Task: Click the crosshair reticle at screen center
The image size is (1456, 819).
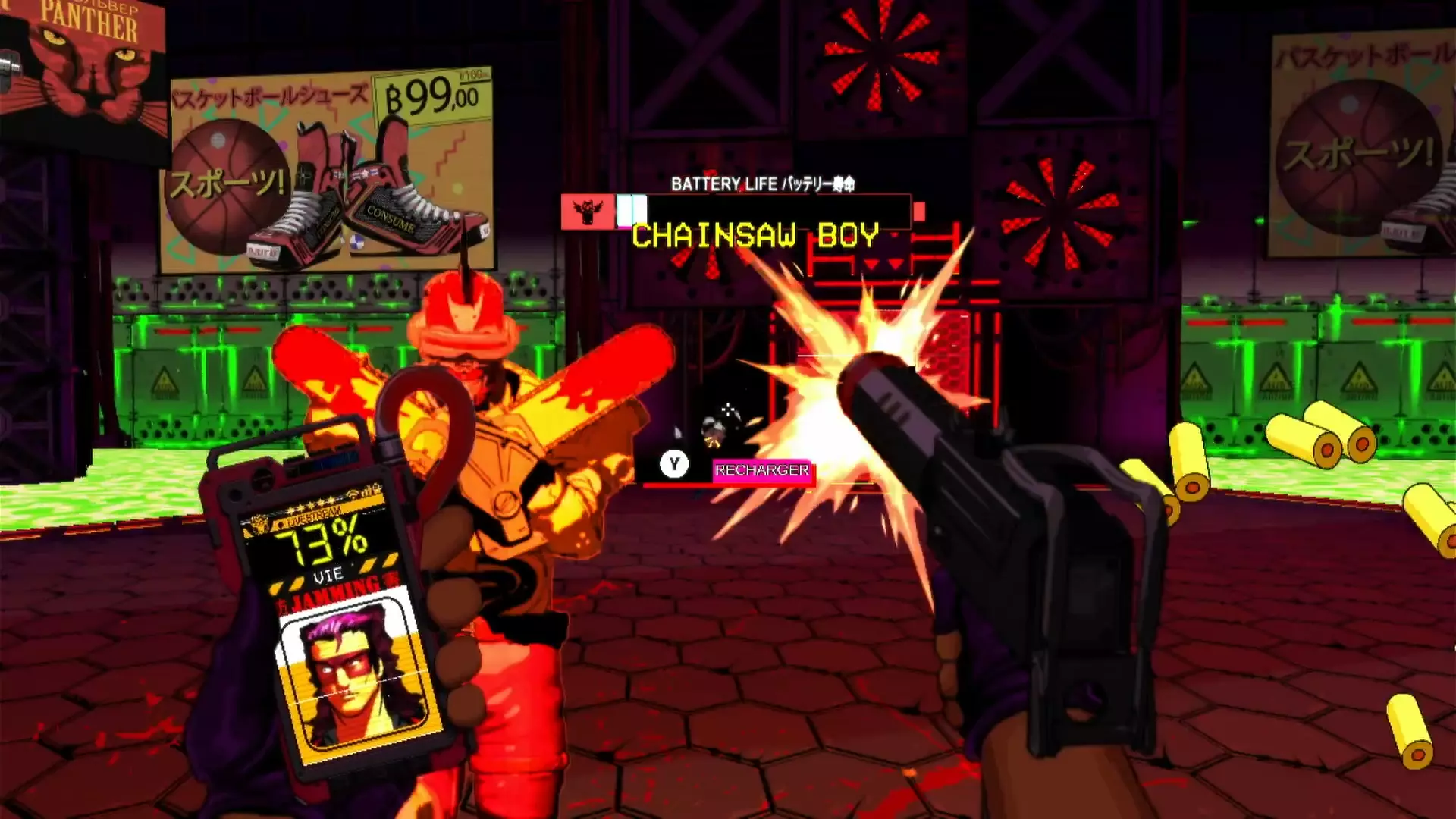Action: (728, 409)
